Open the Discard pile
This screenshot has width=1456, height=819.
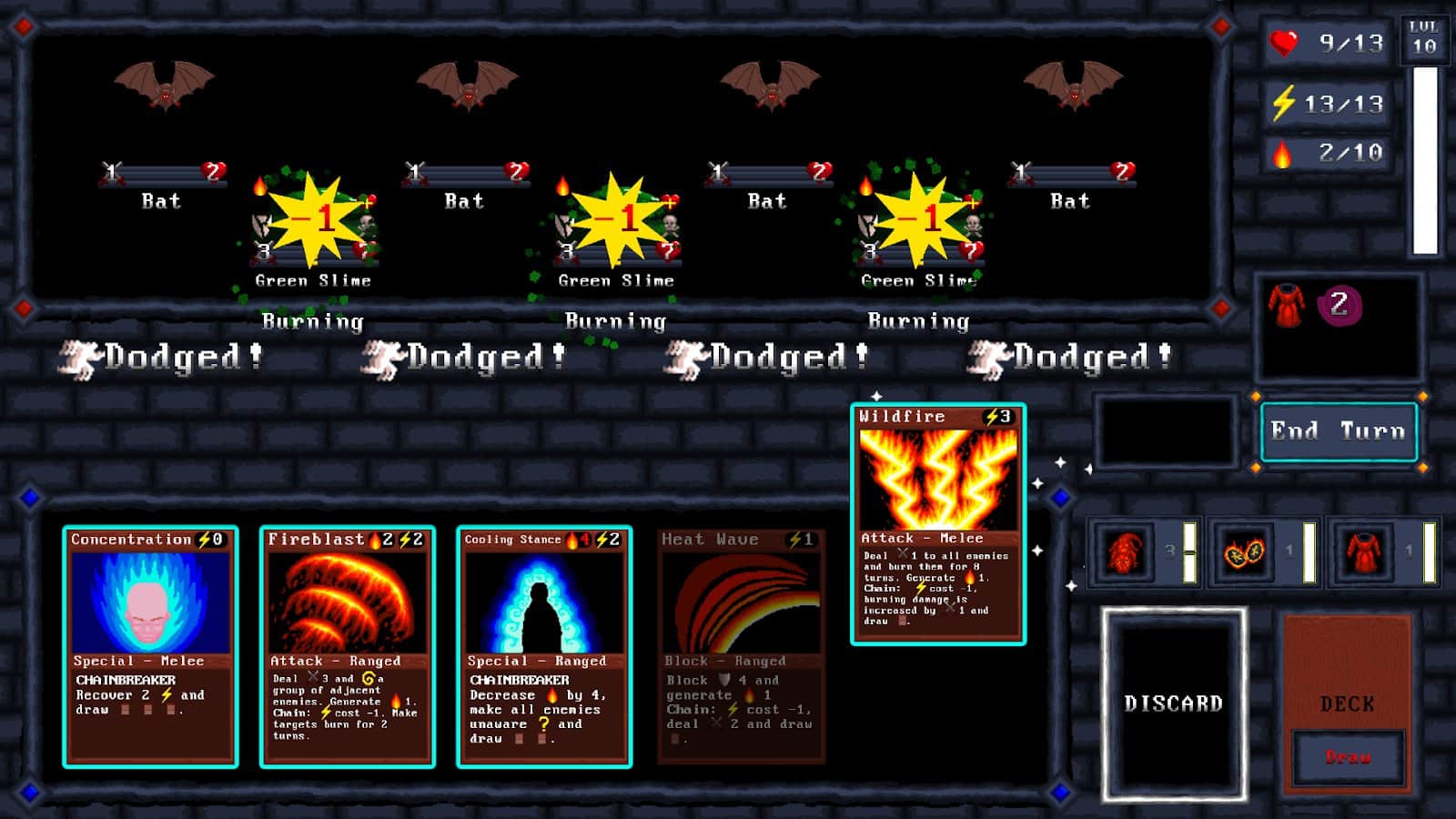click(1175, 701)
